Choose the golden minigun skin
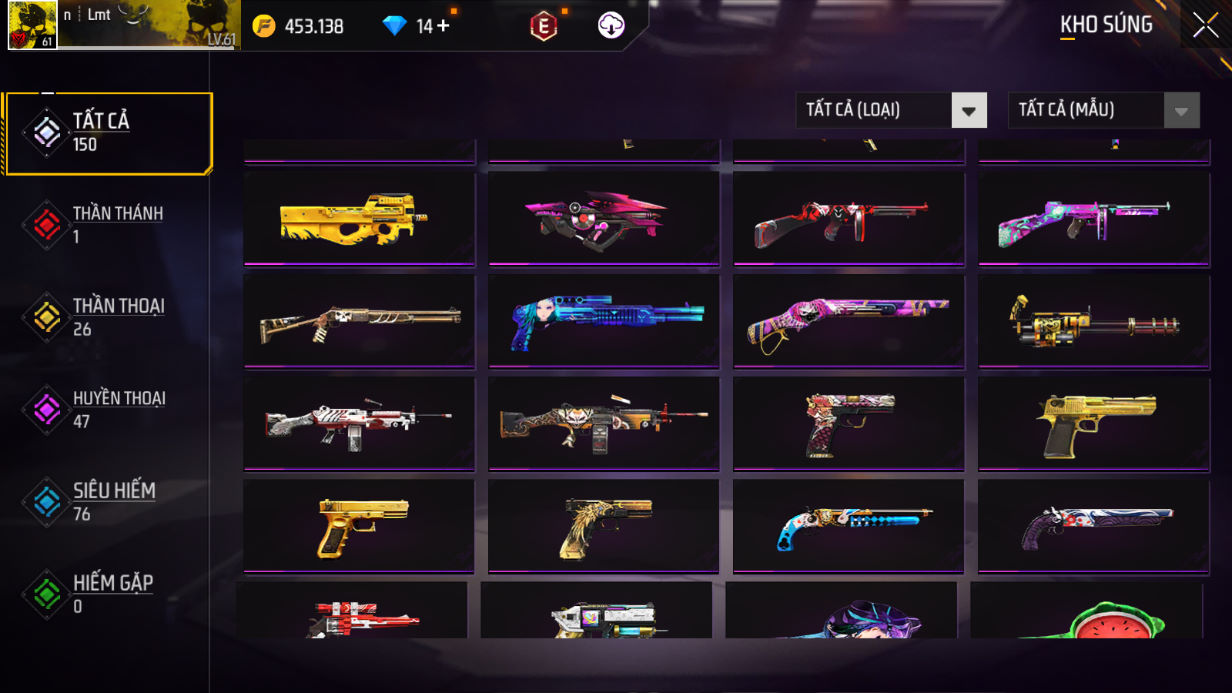 pos(1093,321)
